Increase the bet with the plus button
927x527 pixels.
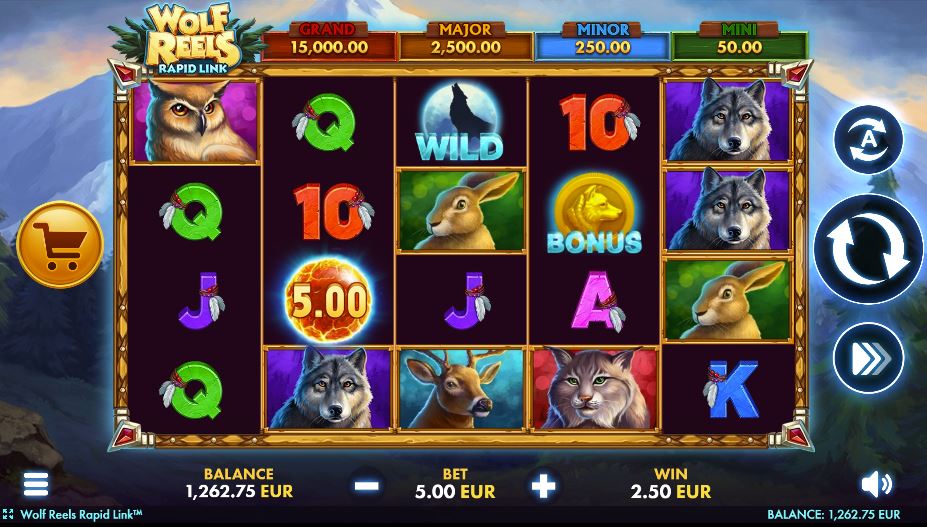543,486
